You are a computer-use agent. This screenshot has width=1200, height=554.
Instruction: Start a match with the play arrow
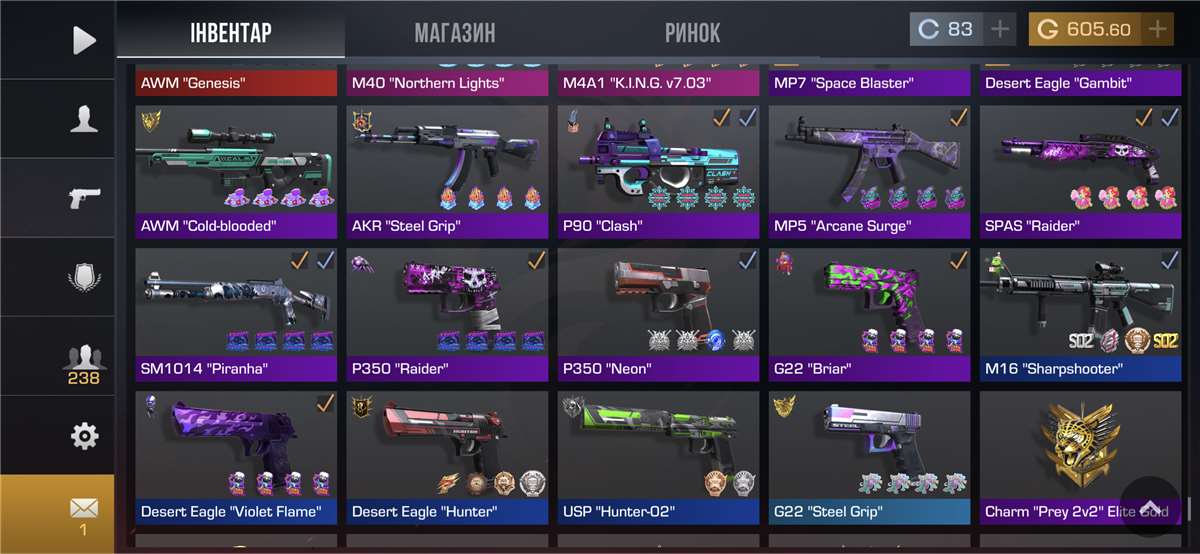(84, 40)
